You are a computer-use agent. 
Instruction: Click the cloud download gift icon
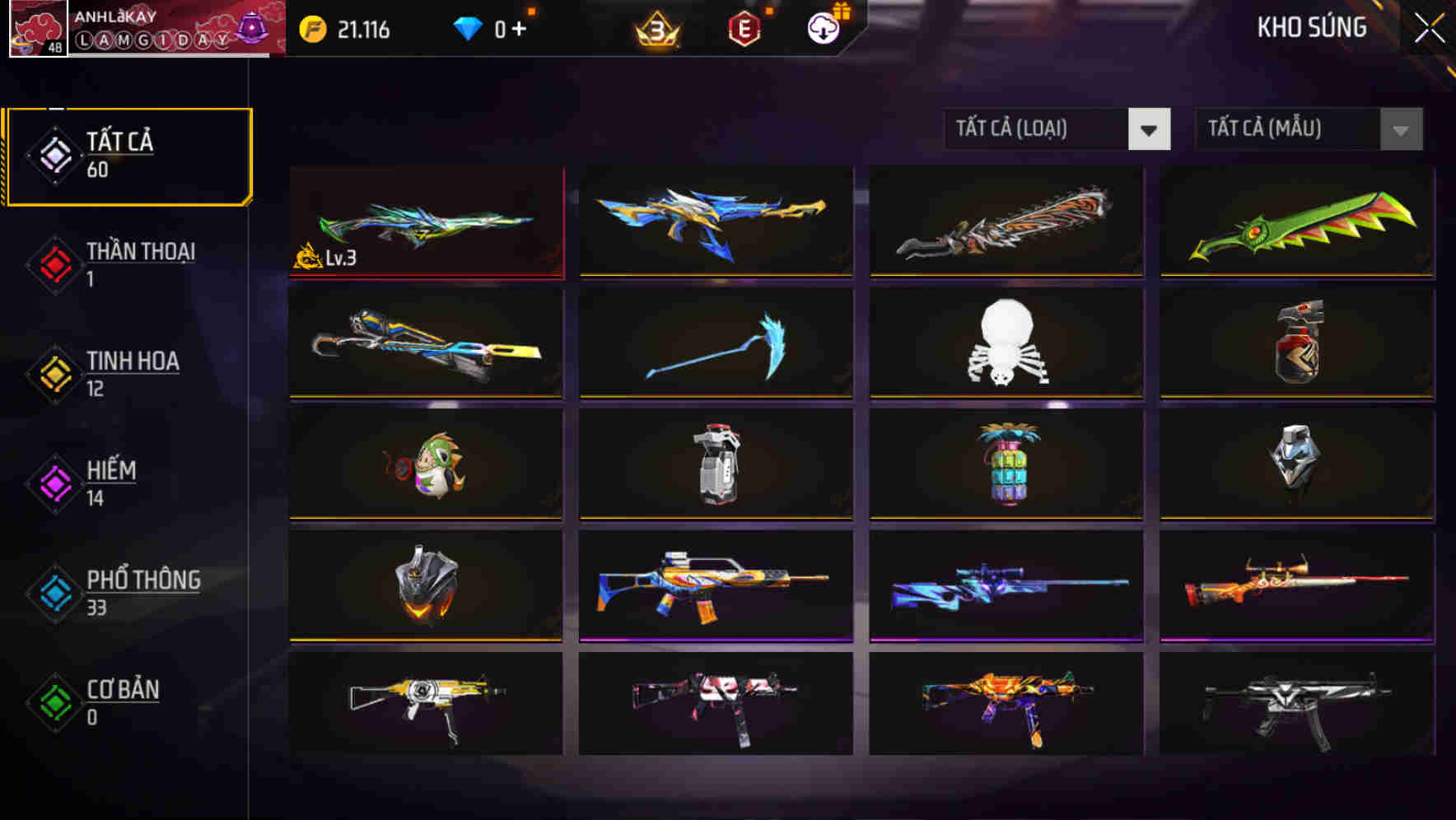[821, 27]
